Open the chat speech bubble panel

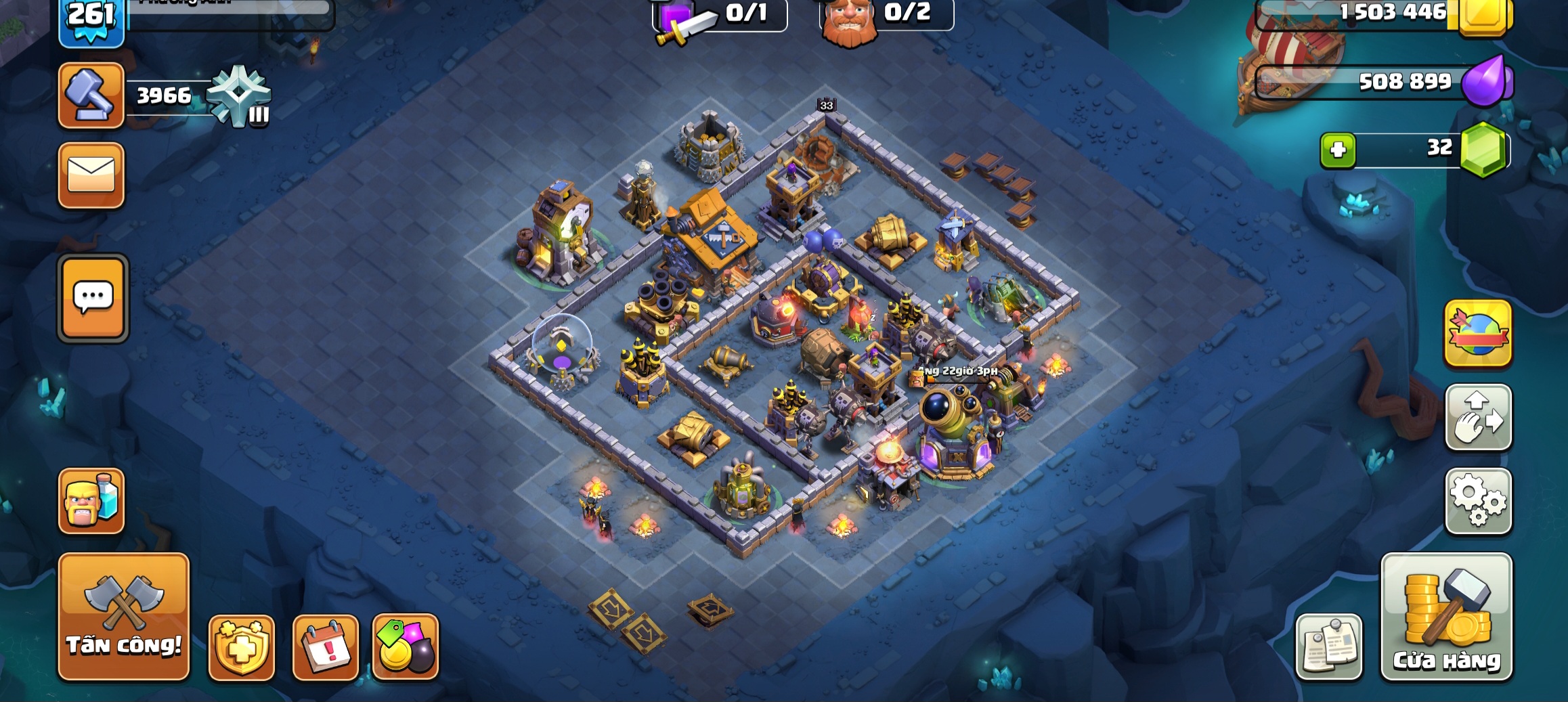[93, 298]
